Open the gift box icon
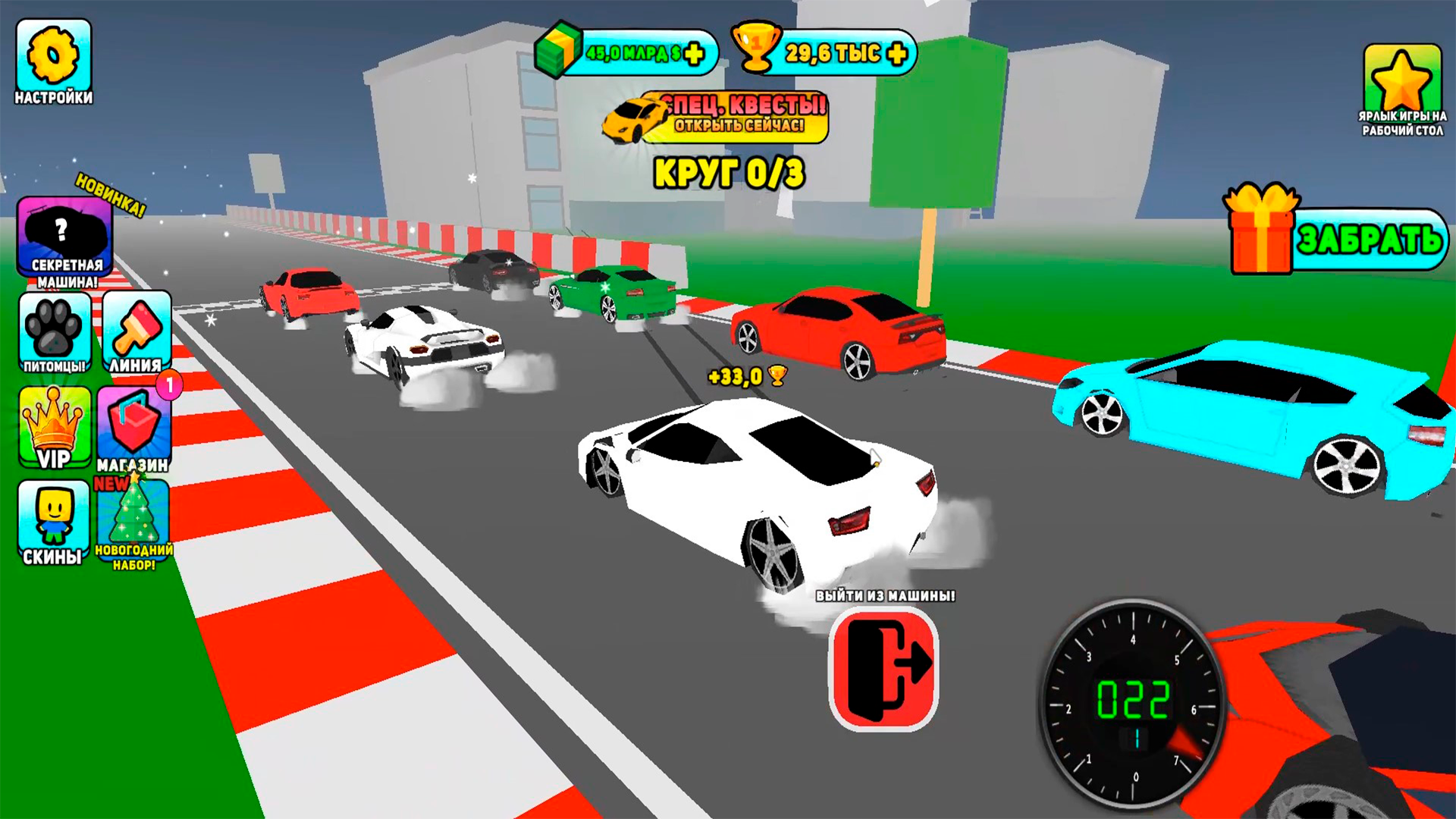The width and height of the screenshot is (1456, 819). click(x=1259, y=235)
